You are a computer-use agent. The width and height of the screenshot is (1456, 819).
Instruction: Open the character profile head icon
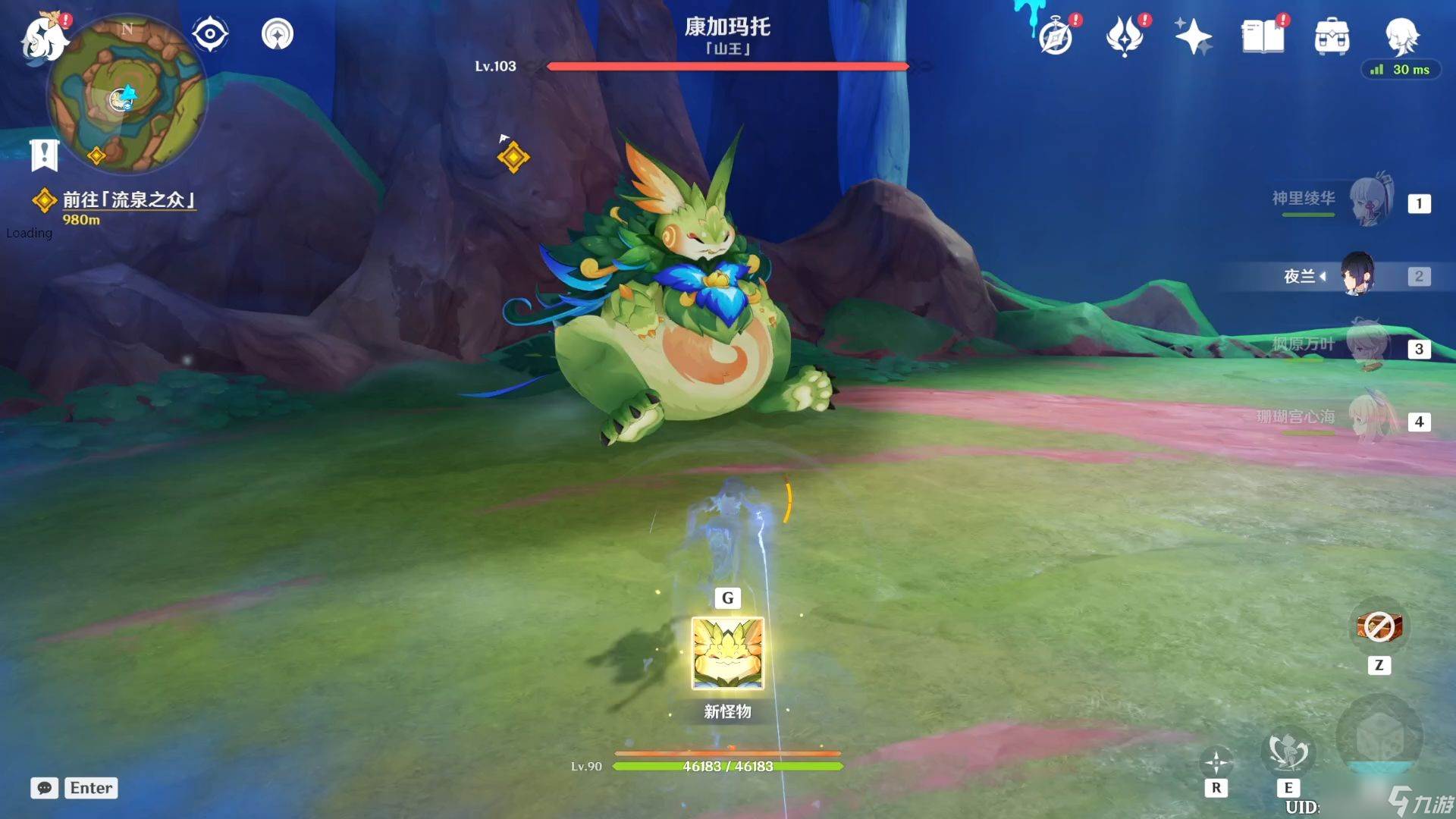point(1401,35)
